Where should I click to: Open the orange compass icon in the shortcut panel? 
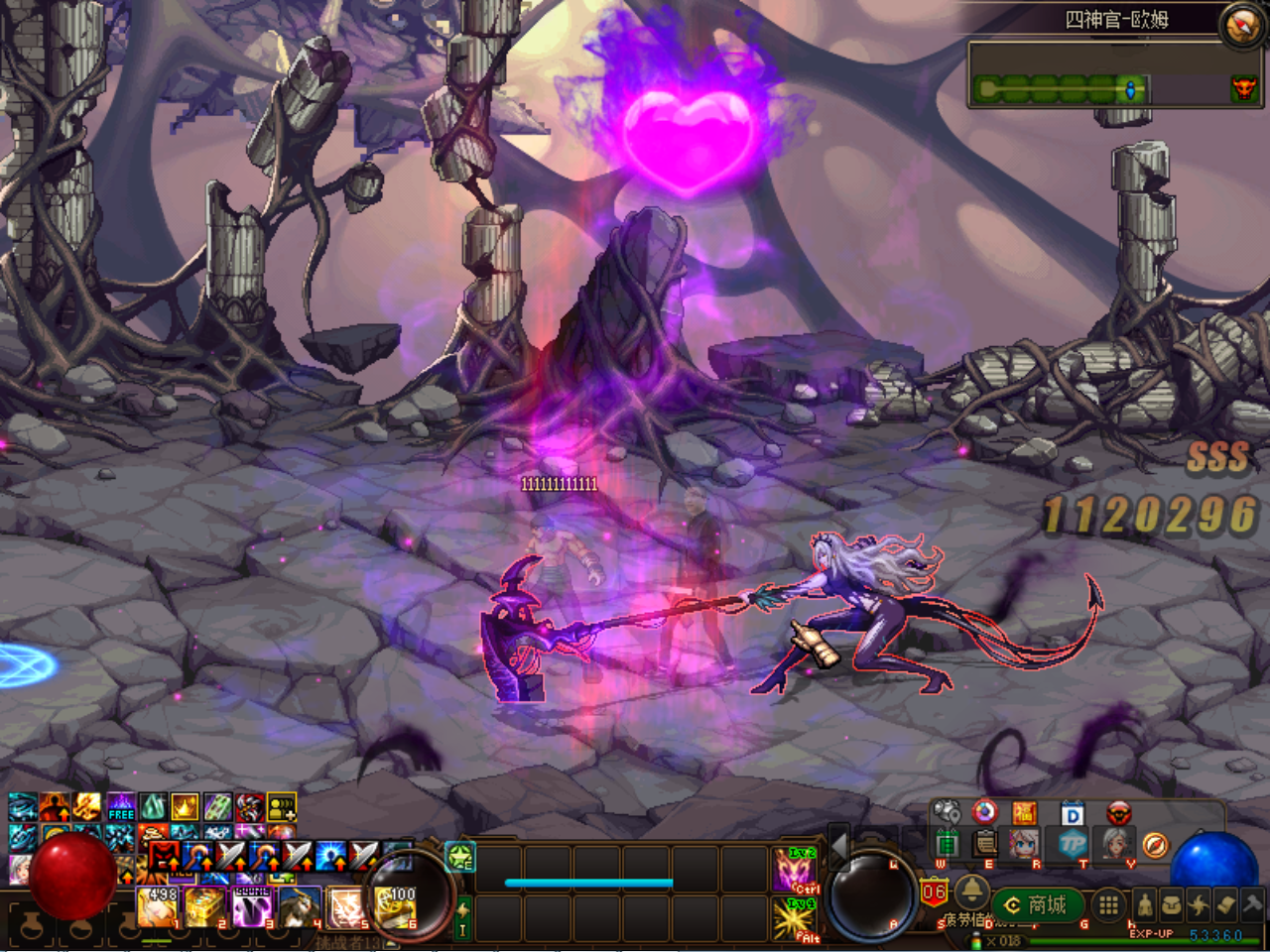[1155, 845]
